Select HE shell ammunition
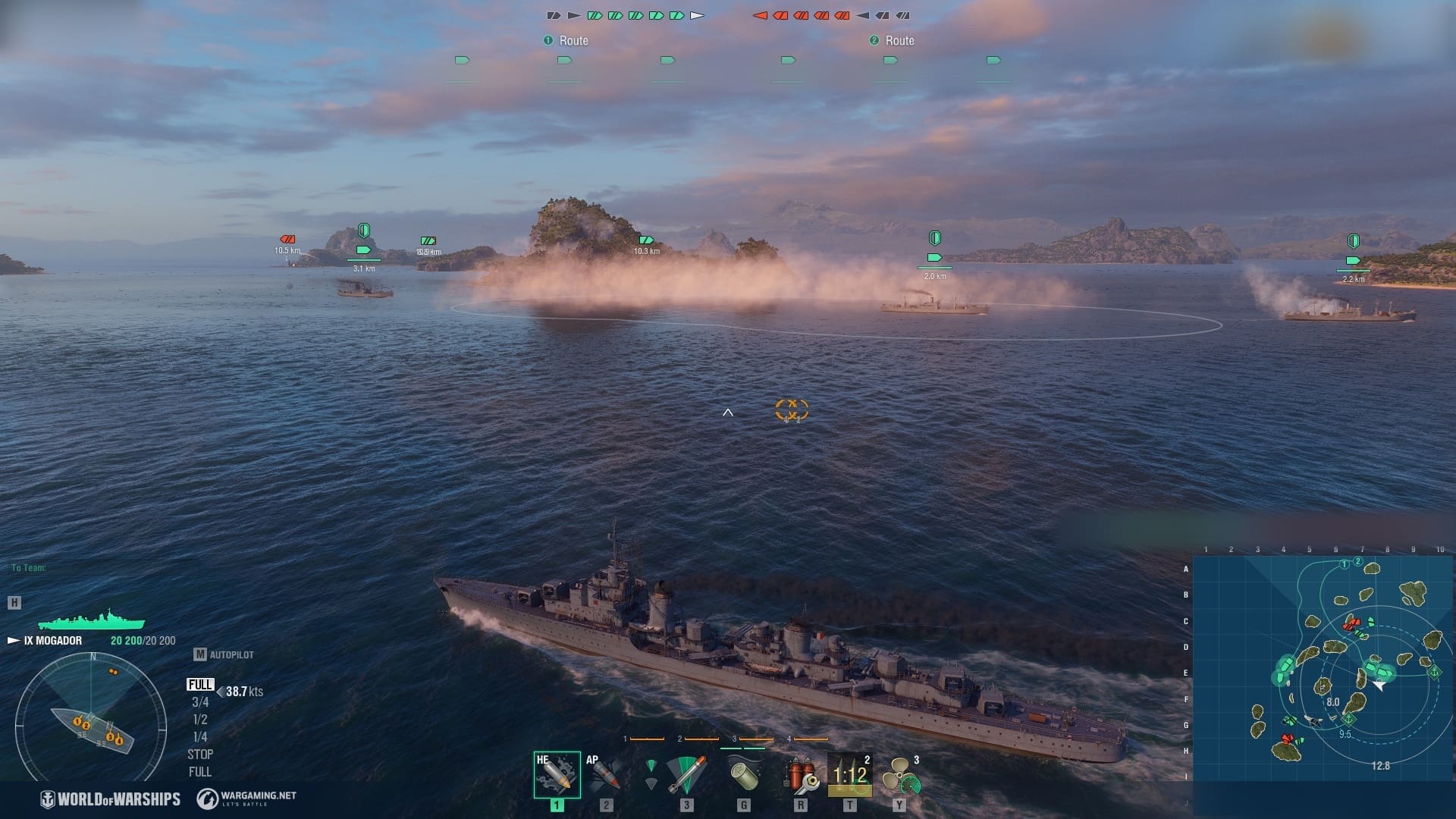Image resolution: width=1456 pixels, height=819 pixels. 557,774
